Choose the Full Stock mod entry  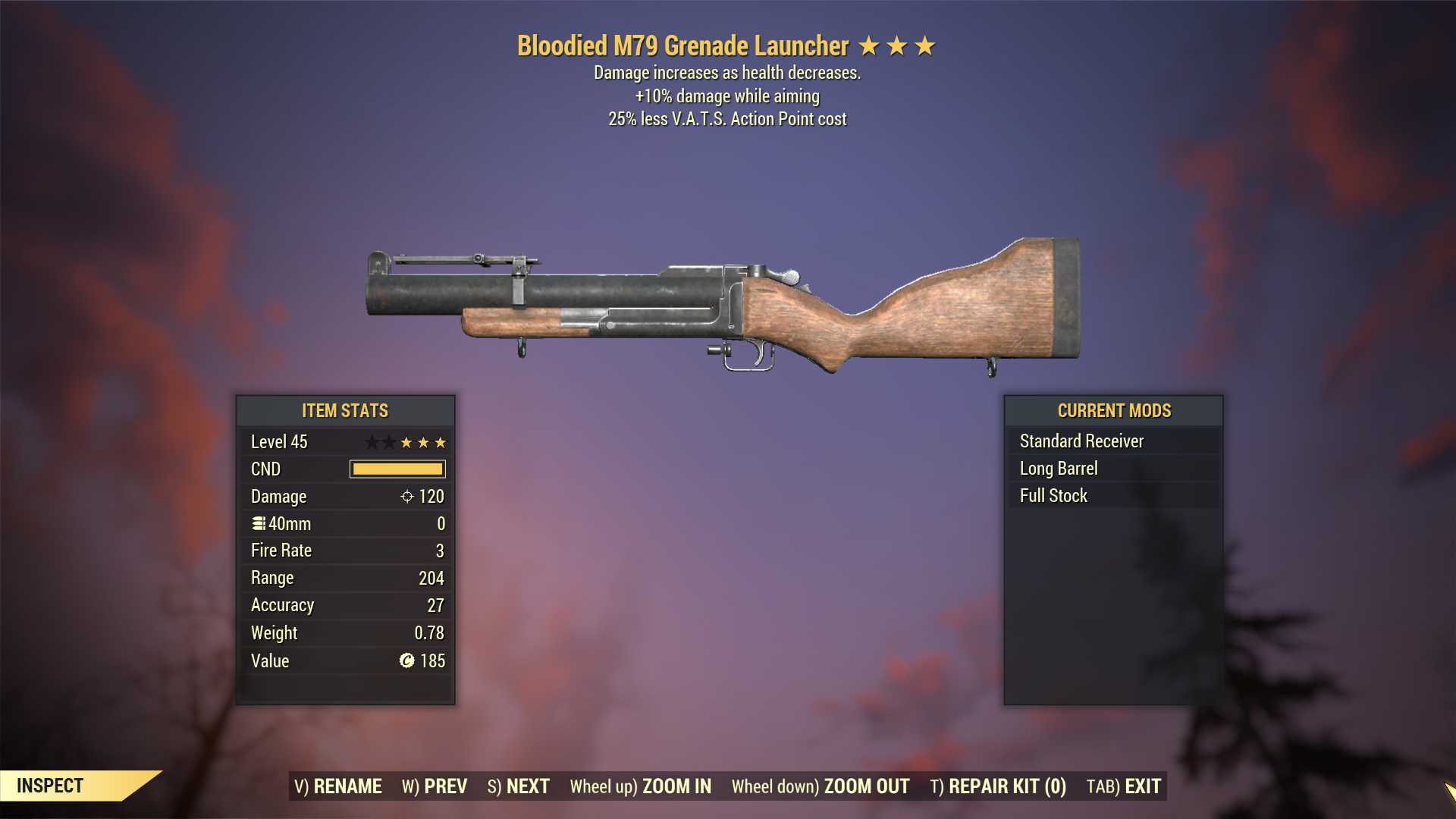1053,496
